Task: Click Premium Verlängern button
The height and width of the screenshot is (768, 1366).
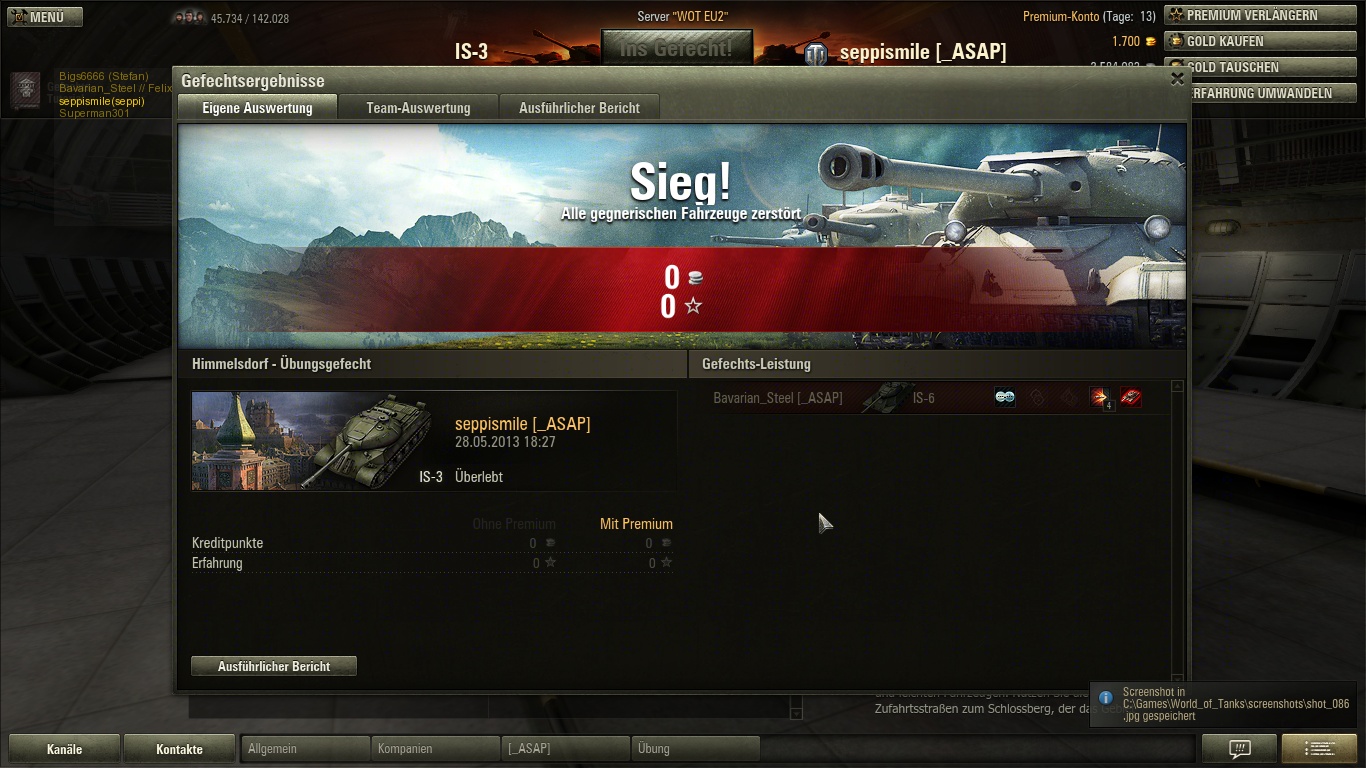Action: click(x=1251, y=15)
